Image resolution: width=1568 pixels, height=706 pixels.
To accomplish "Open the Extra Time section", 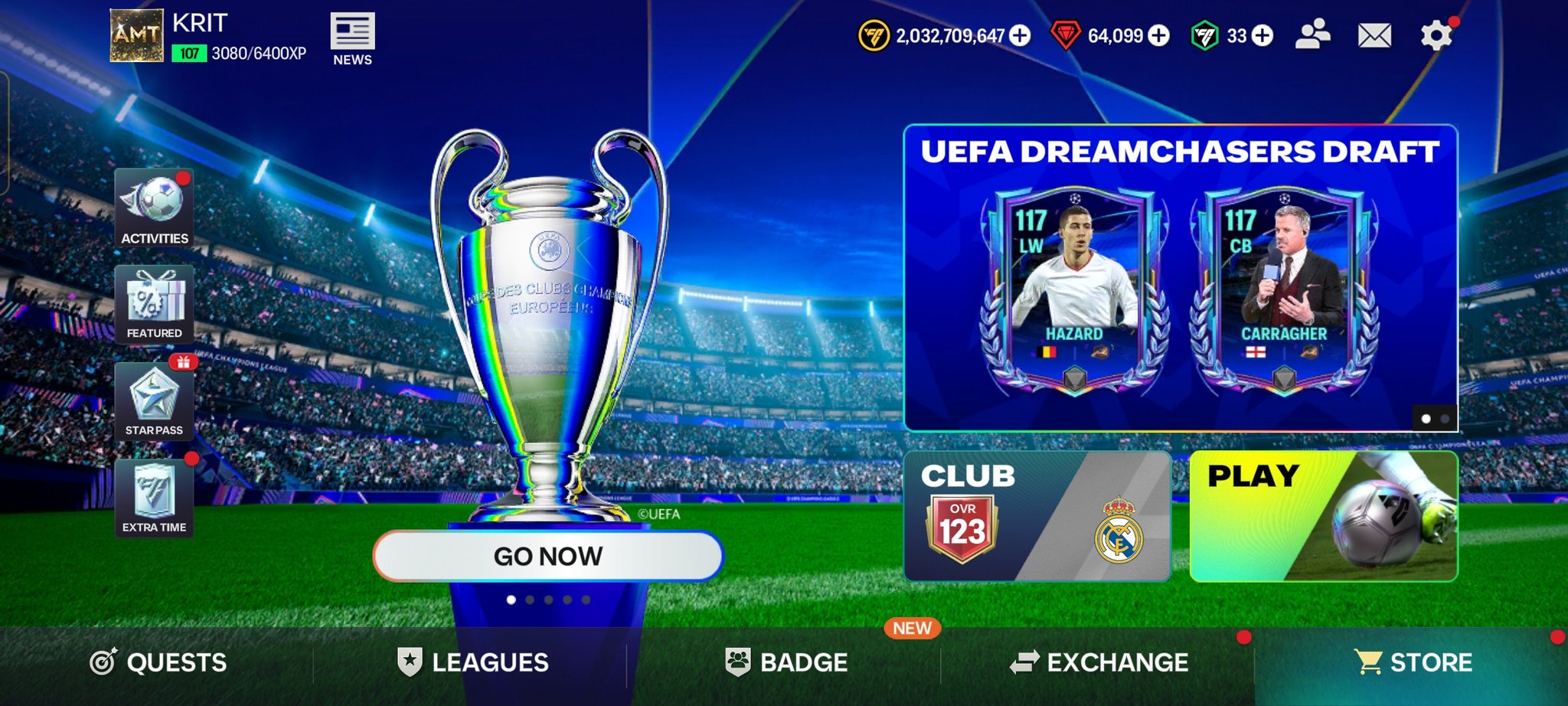I will pos(154,498).
